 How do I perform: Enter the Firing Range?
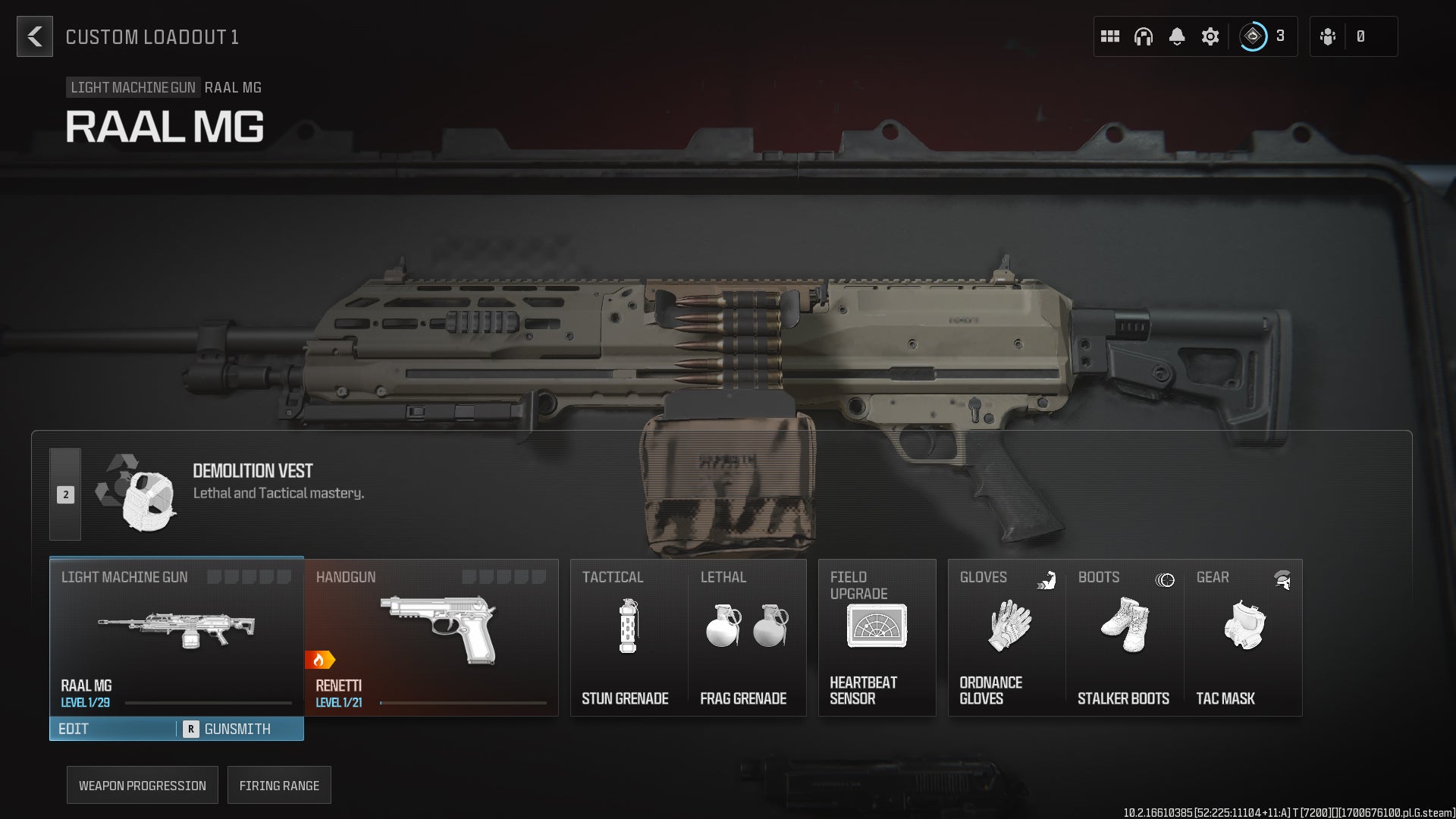279,785
